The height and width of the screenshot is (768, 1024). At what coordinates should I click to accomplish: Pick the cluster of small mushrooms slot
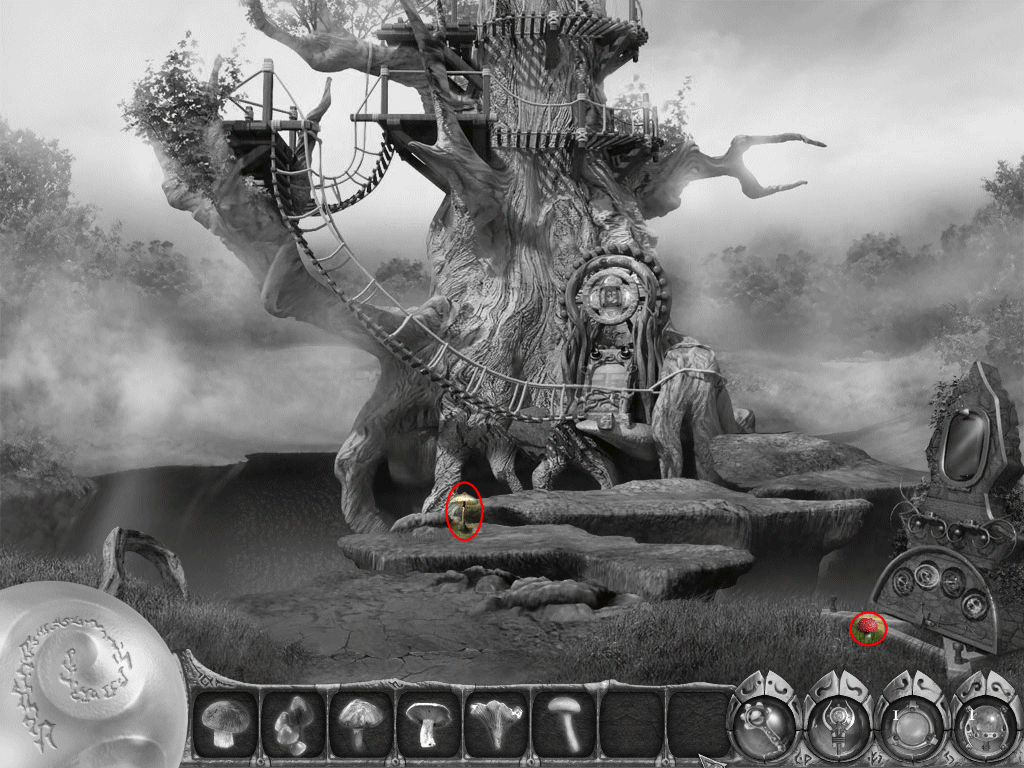(292, 721)
